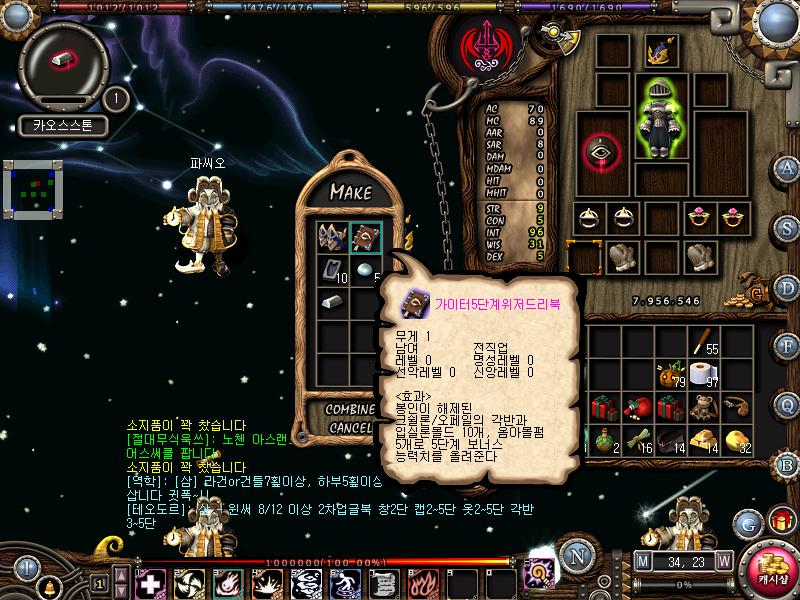
Task: Open the cash shop button
Action: pyautogui.click(x=768, y=567)
